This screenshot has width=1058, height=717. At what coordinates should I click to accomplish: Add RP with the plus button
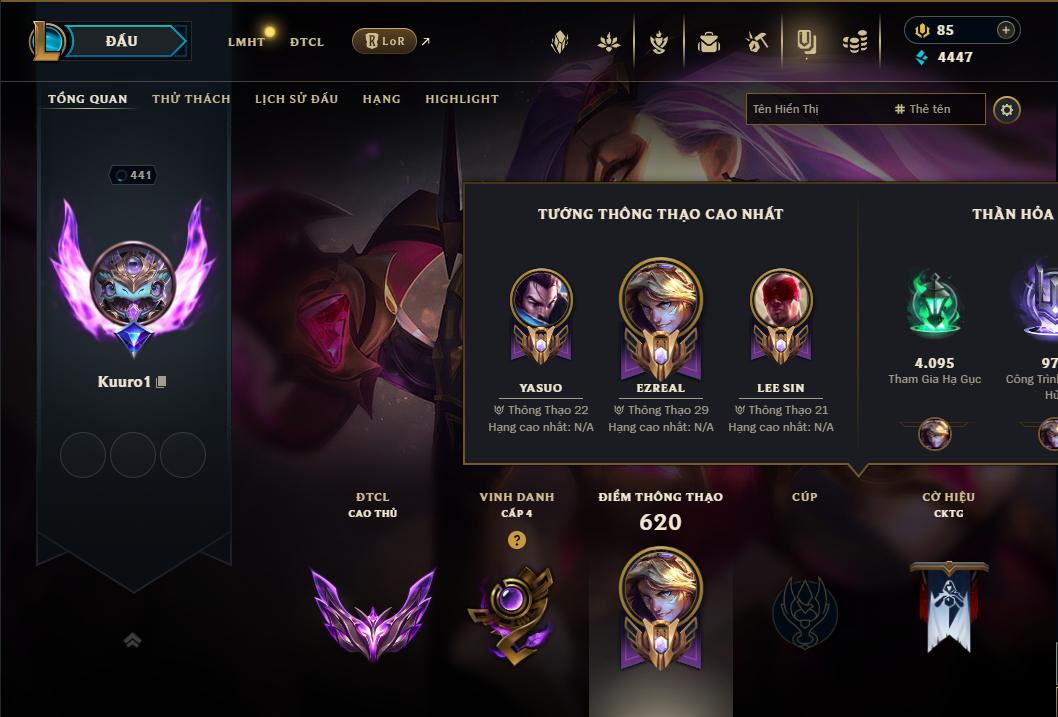1005,30
